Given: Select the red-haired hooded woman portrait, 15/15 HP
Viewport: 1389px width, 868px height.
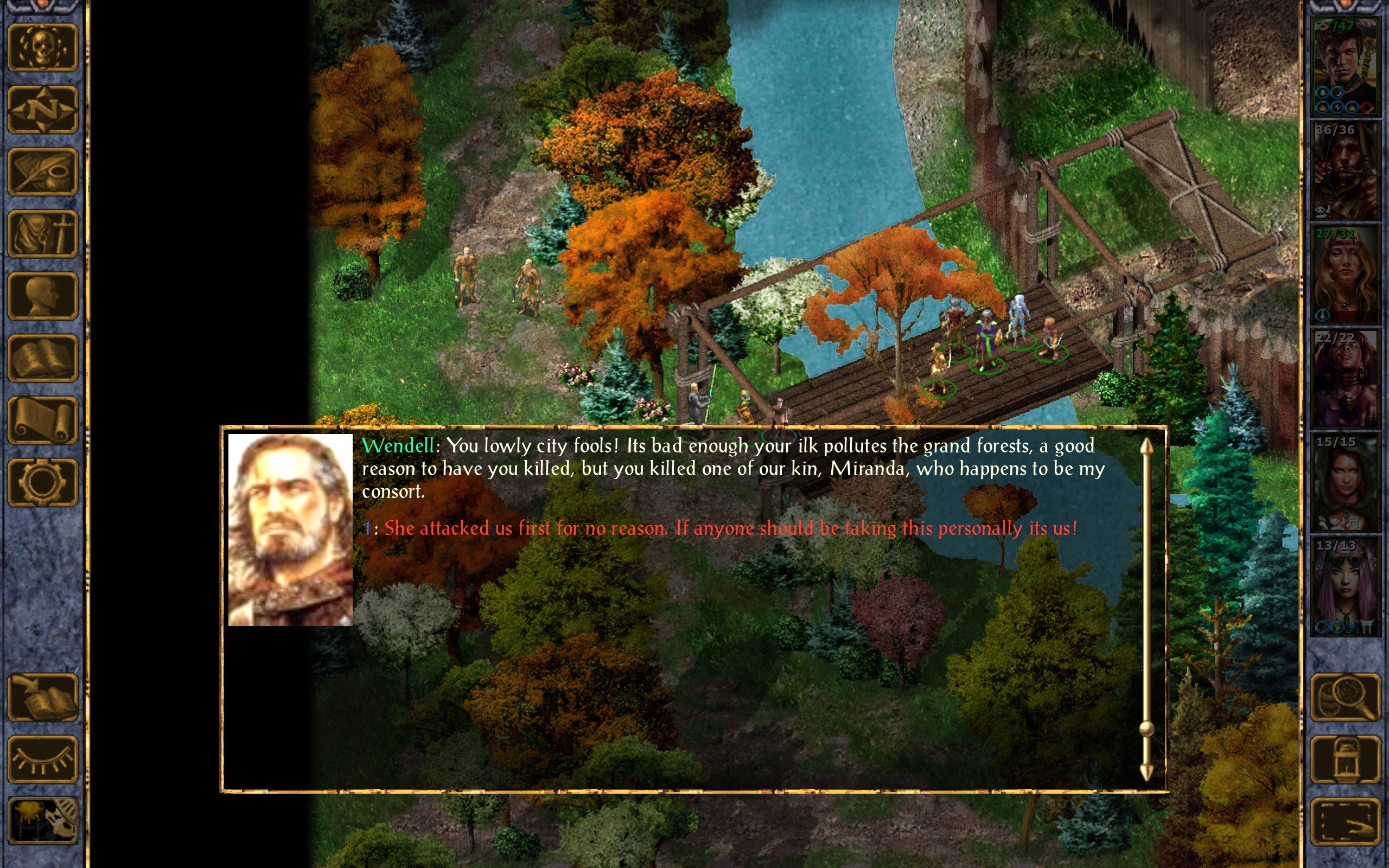Looking at the screenshot, I should (1345, 482).
